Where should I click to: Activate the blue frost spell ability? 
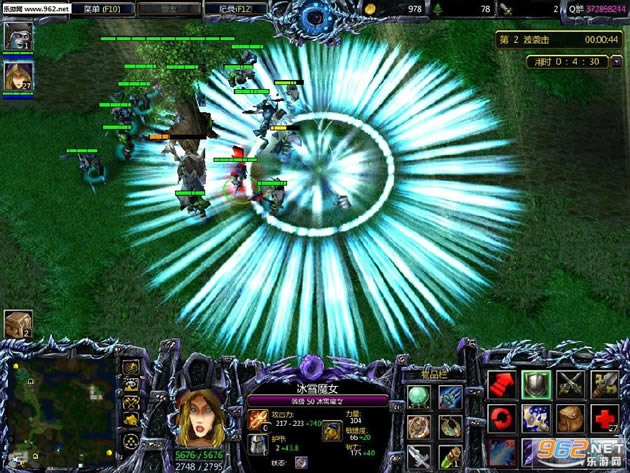click(x=537, y=418)
